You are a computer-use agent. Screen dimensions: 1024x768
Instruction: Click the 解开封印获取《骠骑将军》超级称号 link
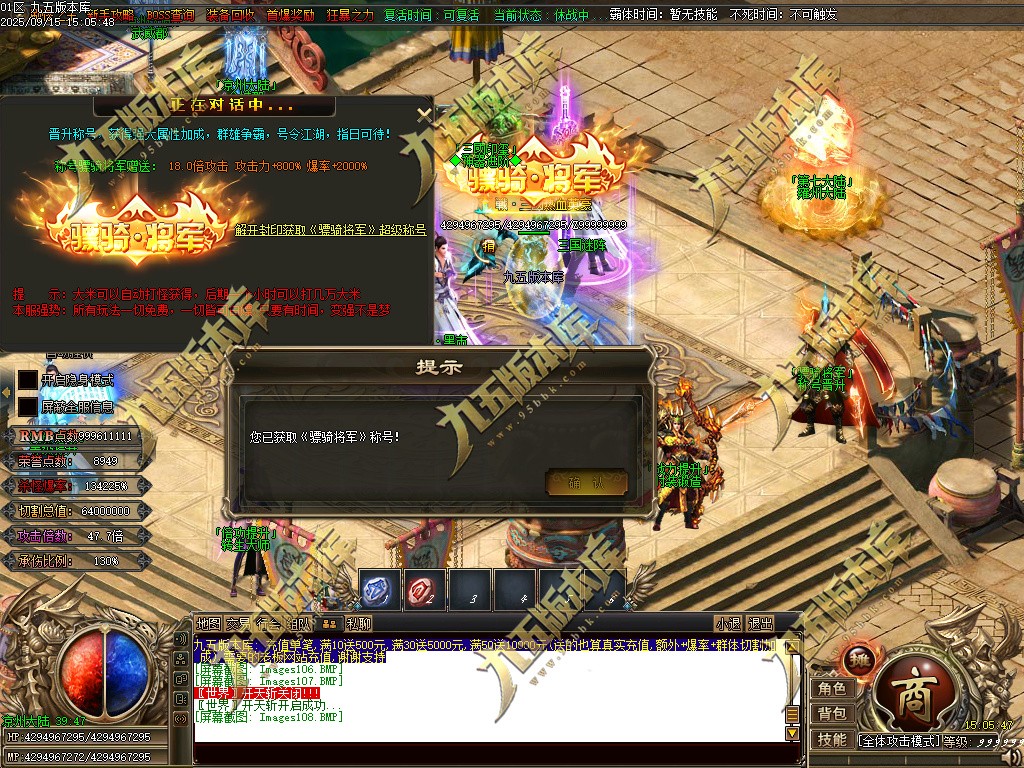coord(330,230)
